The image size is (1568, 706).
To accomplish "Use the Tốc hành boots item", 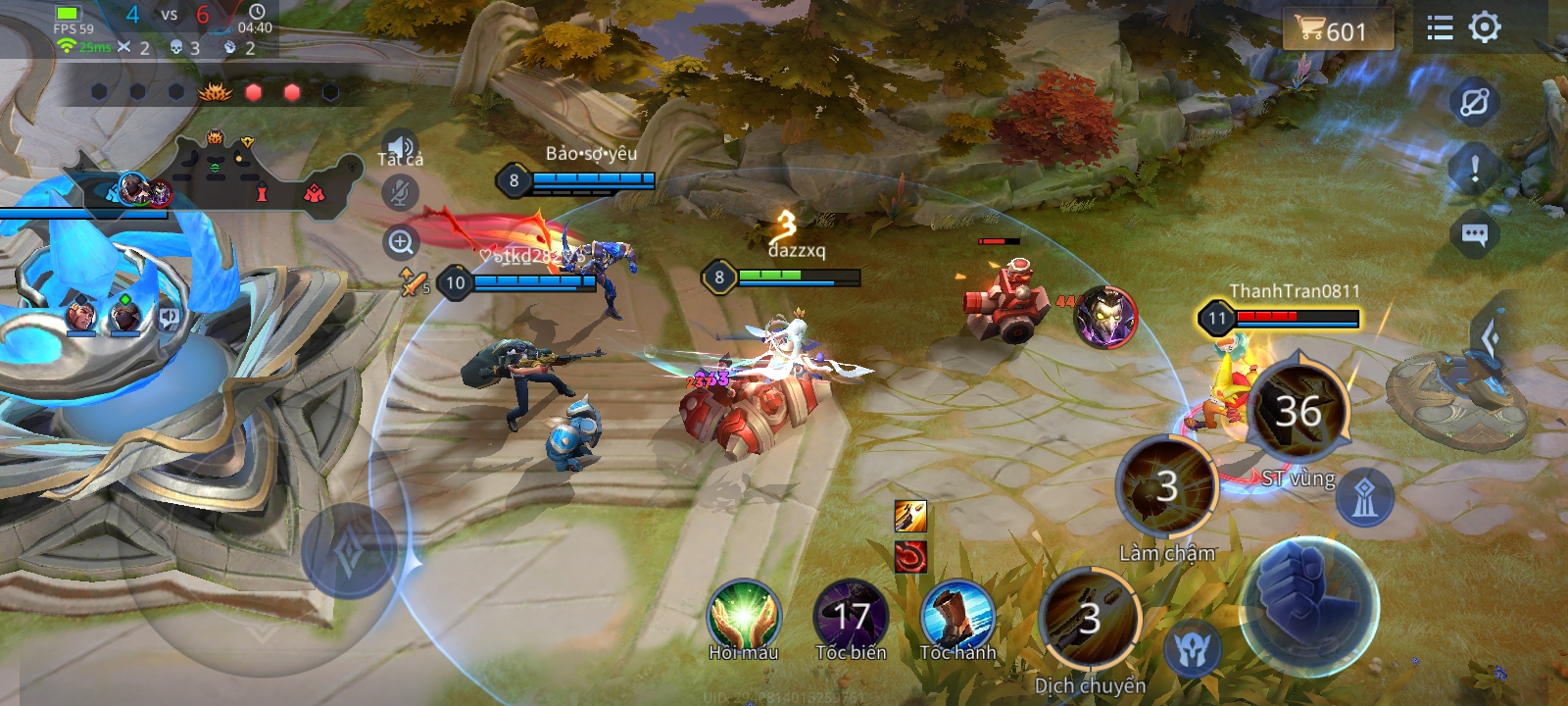I will pyautogui.click(x=957, y=617).
